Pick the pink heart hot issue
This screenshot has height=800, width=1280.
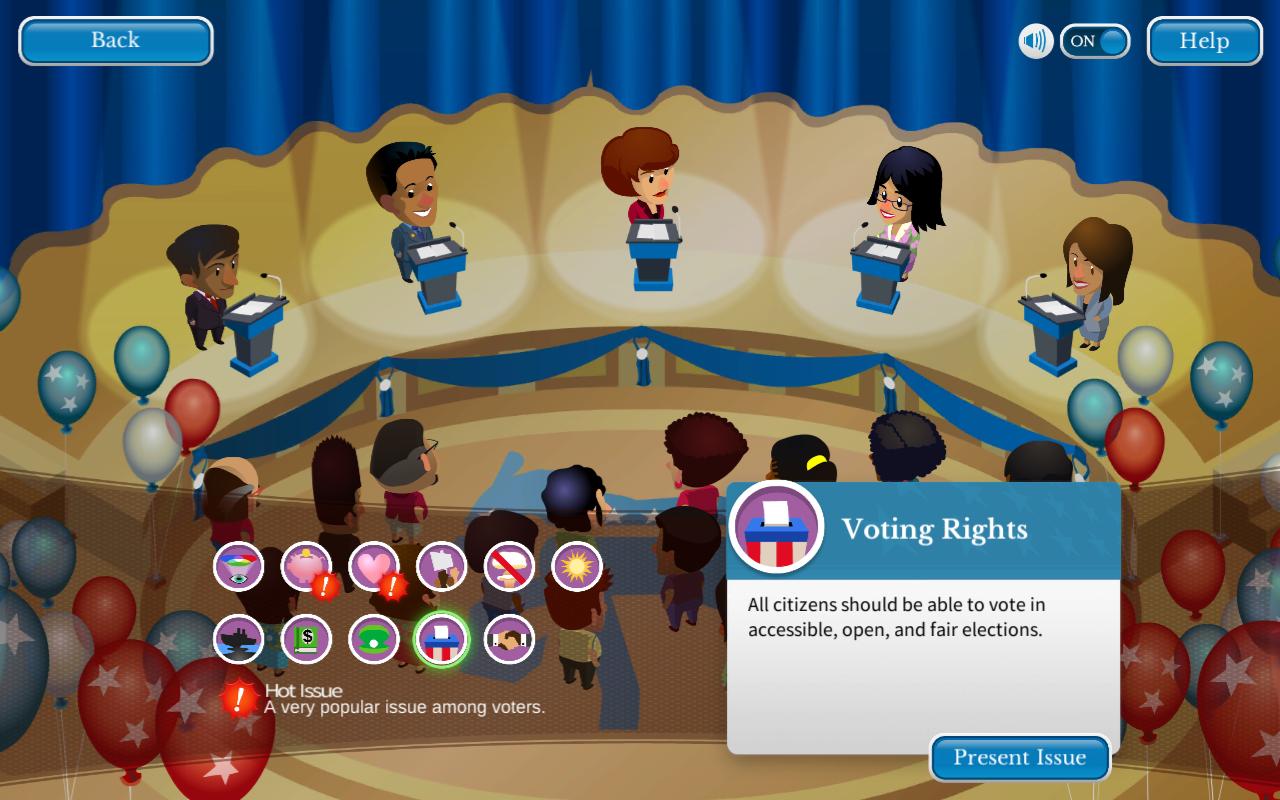(x=374, y=567)
